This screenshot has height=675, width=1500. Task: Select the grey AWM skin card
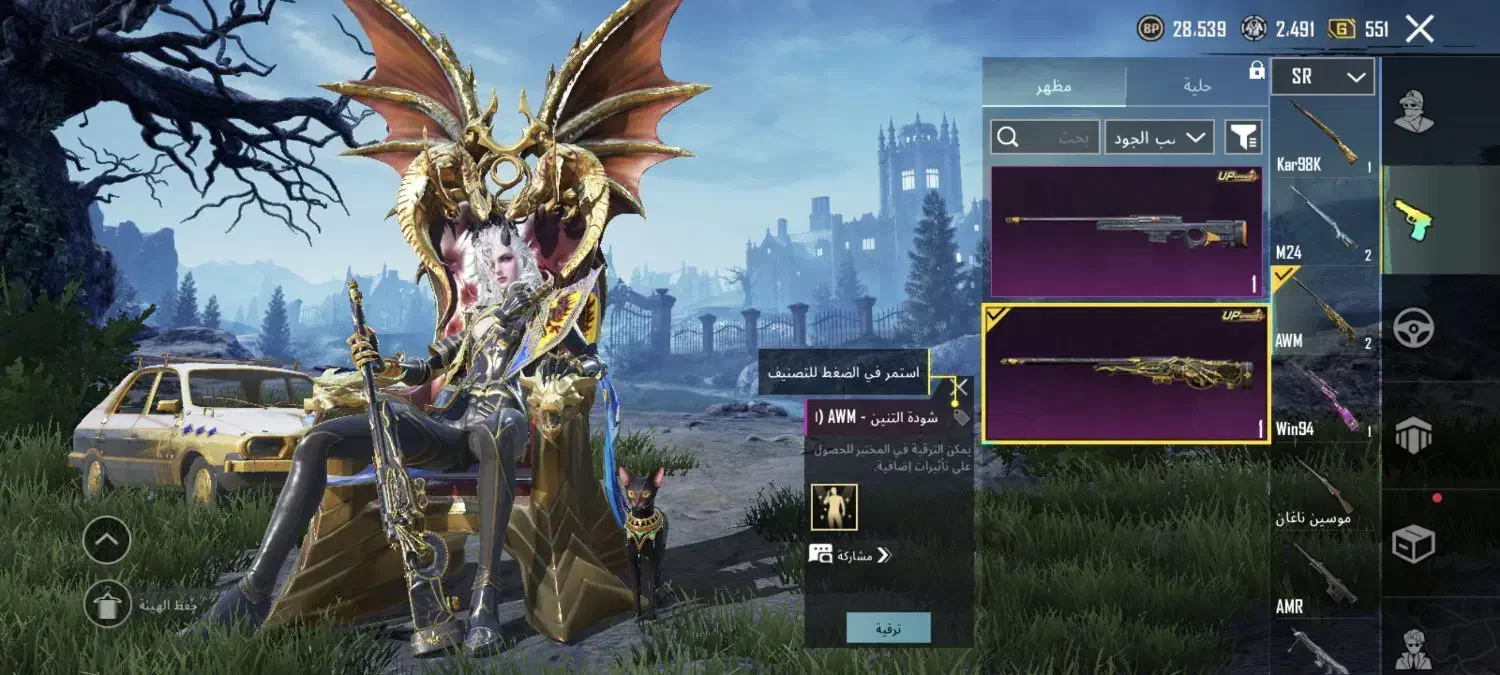click(1126, 231)
